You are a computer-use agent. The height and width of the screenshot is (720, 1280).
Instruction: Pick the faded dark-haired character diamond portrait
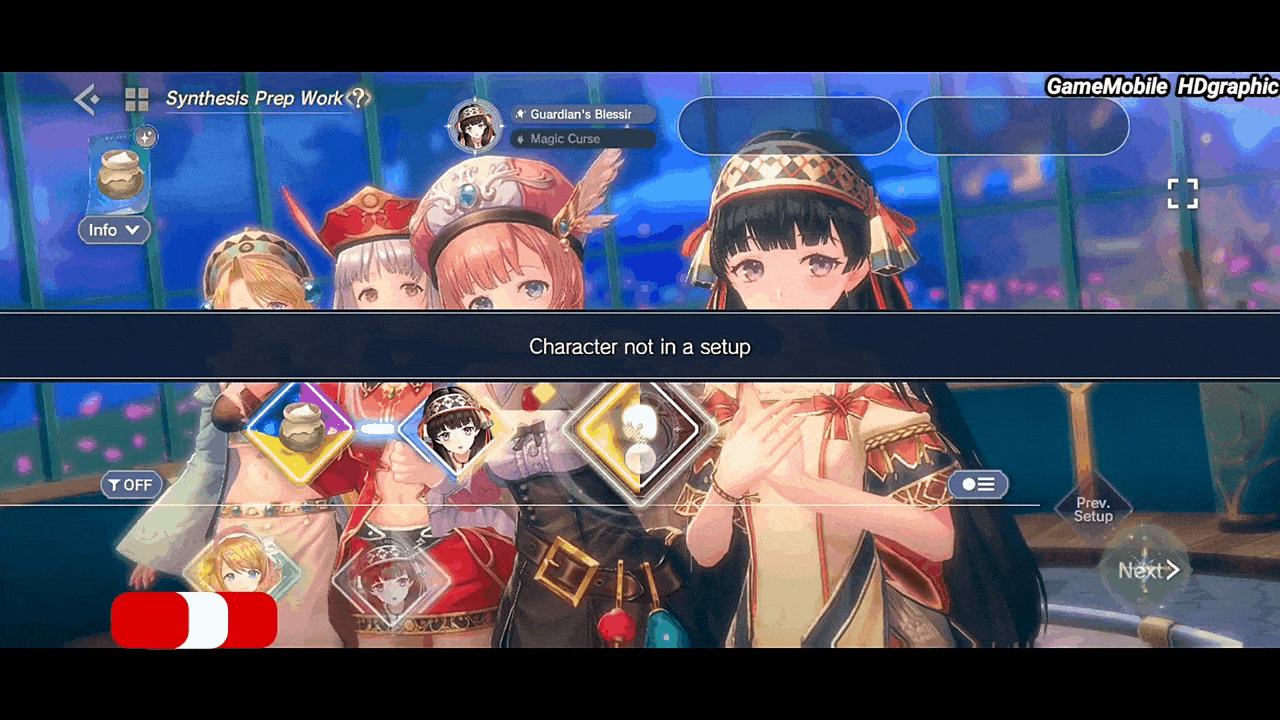click(x=389, y=582)
